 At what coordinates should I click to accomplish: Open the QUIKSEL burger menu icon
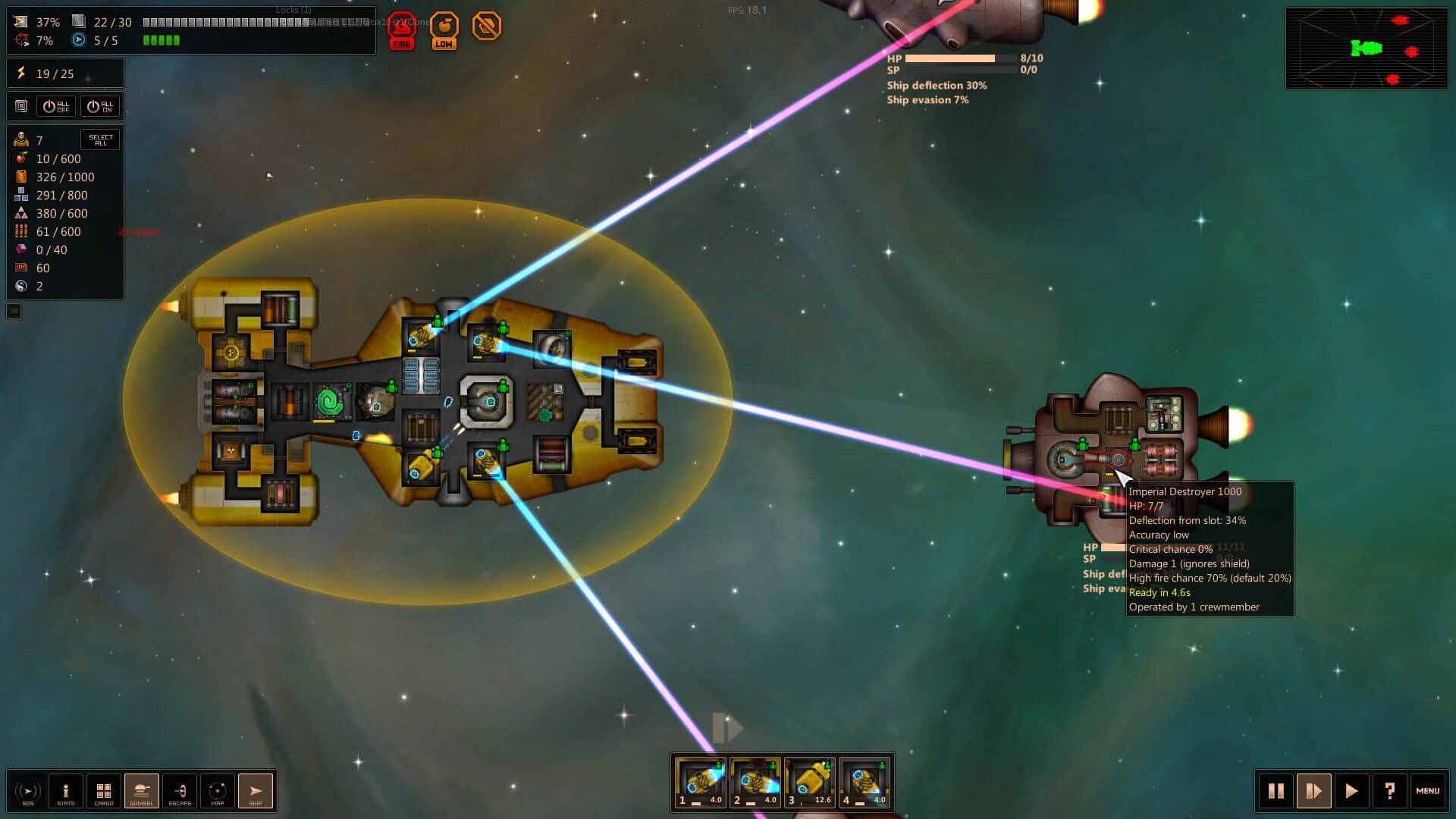tap(142, 791)
